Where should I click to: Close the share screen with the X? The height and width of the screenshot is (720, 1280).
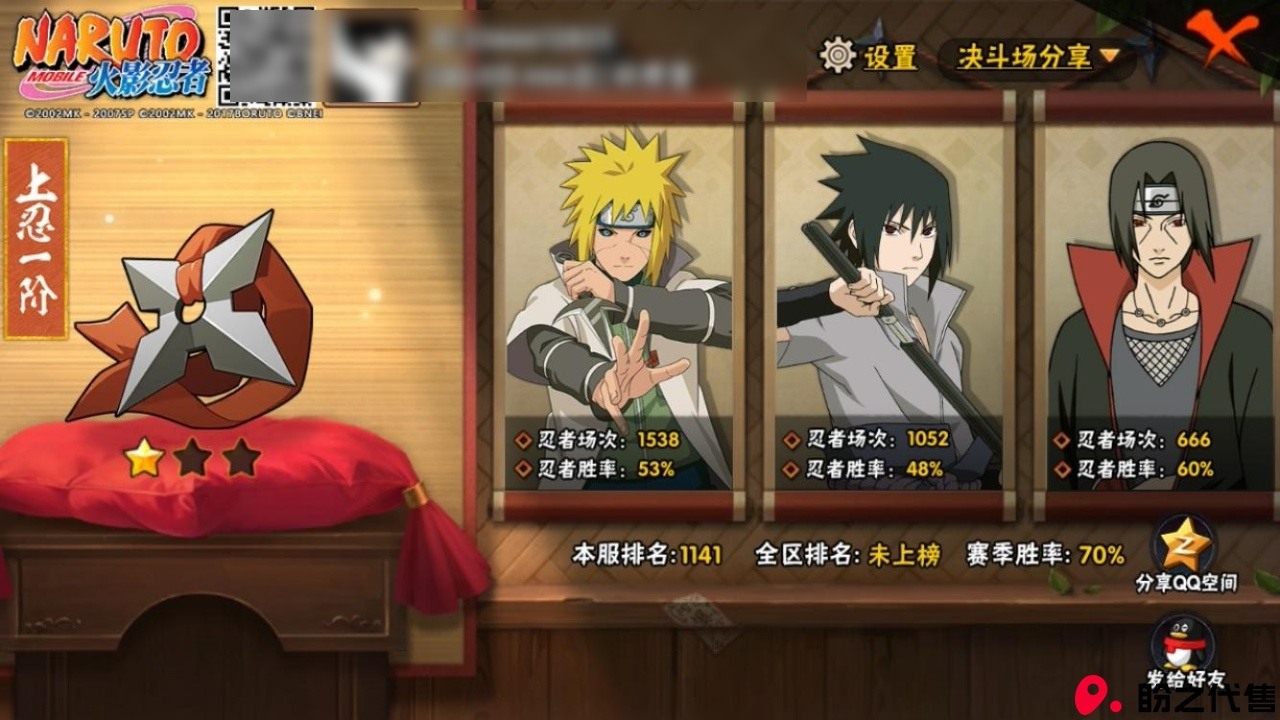1226,40
